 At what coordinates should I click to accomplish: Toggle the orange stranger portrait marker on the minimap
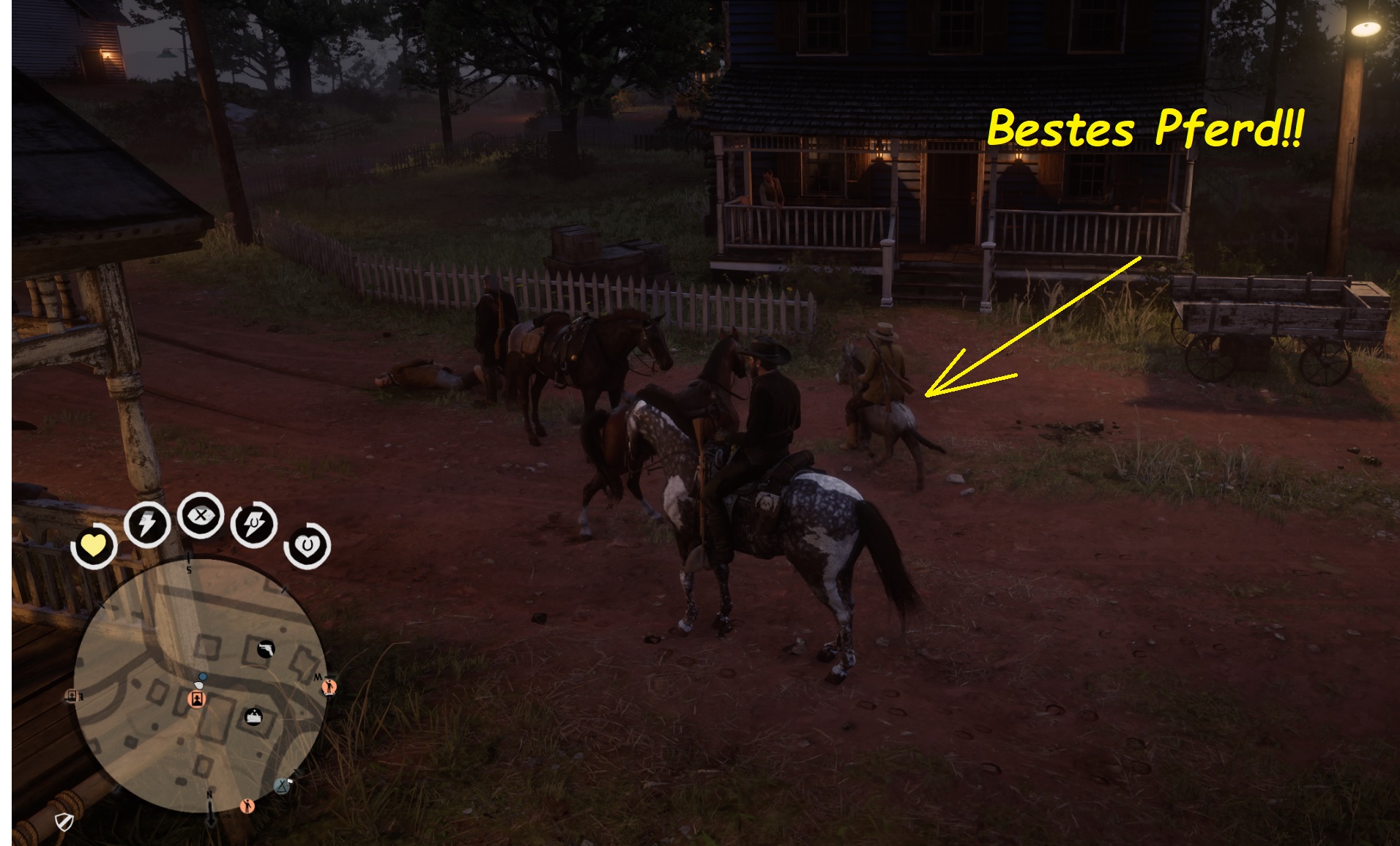coord(196,699)
